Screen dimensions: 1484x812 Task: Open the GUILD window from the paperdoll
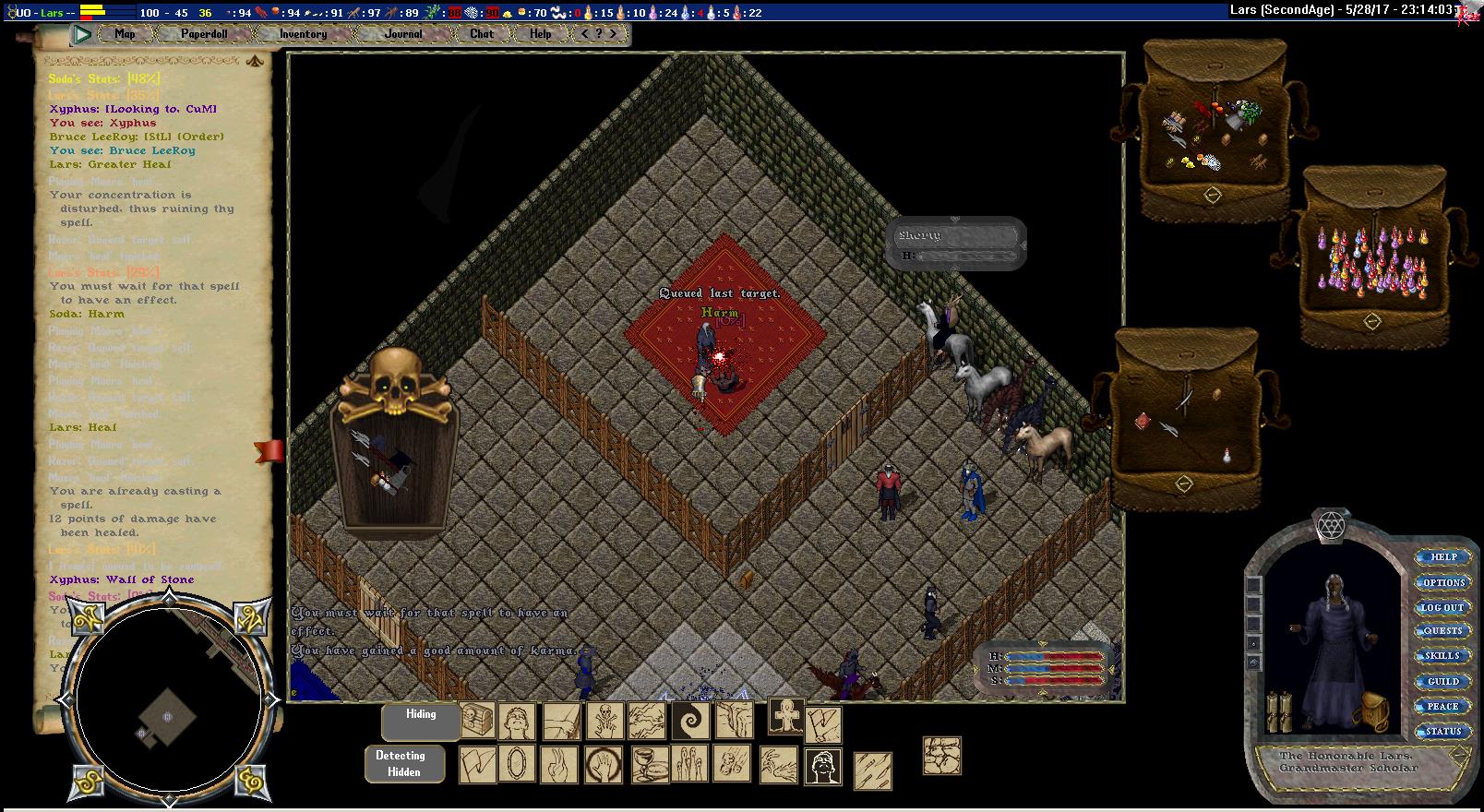click(1443, 682)
